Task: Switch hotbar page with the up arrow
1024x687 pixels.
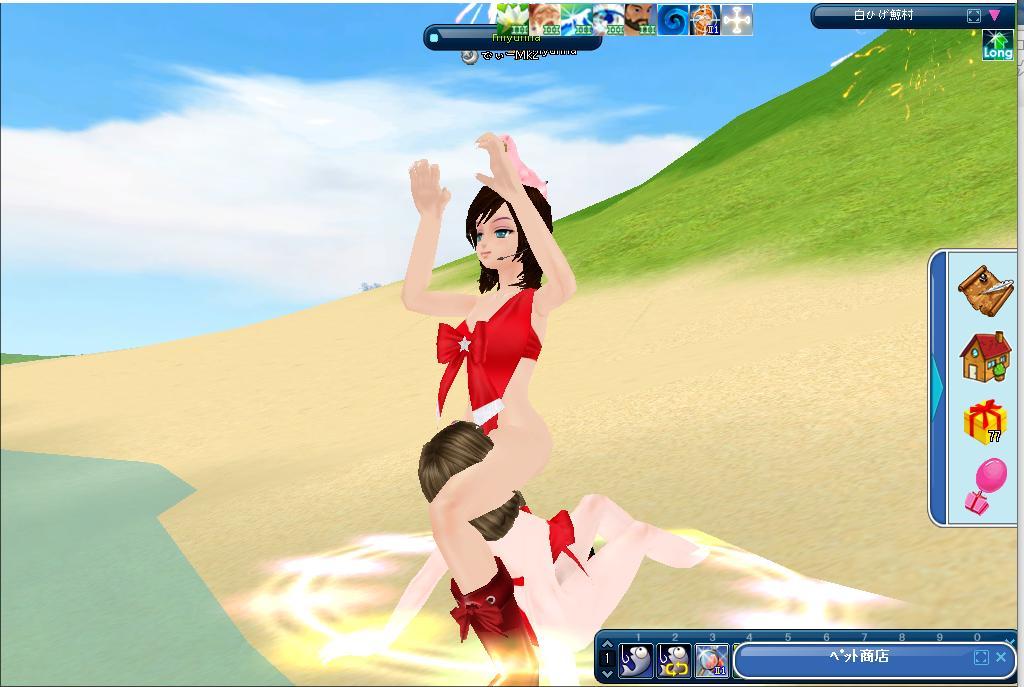Action: click(x=607, y=643)
